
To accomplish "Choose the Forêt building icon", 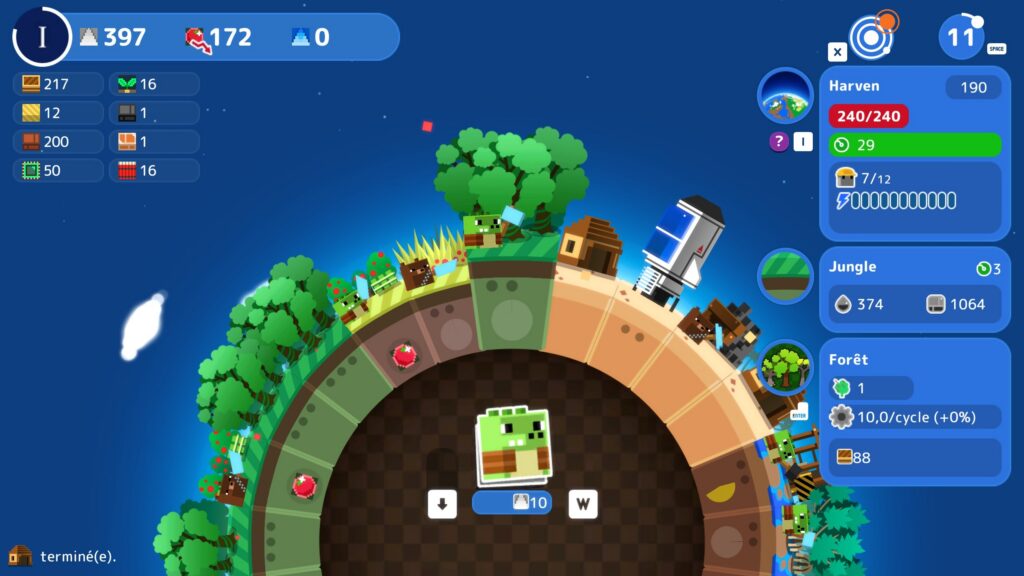I will 785,368.
